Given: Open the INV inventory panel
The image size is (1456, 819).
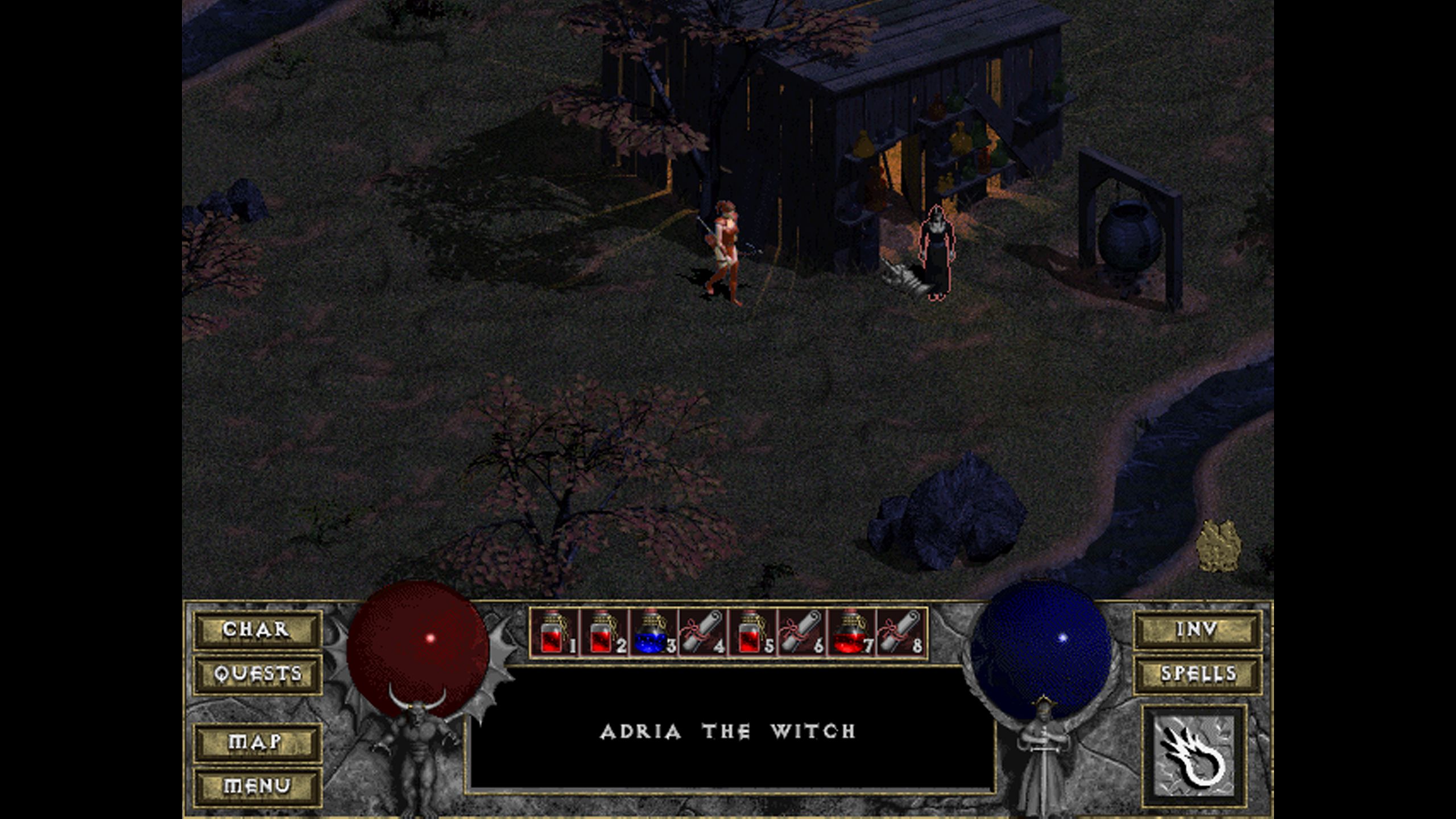Looking at the screenshot, I should [x=1197, y=630].
